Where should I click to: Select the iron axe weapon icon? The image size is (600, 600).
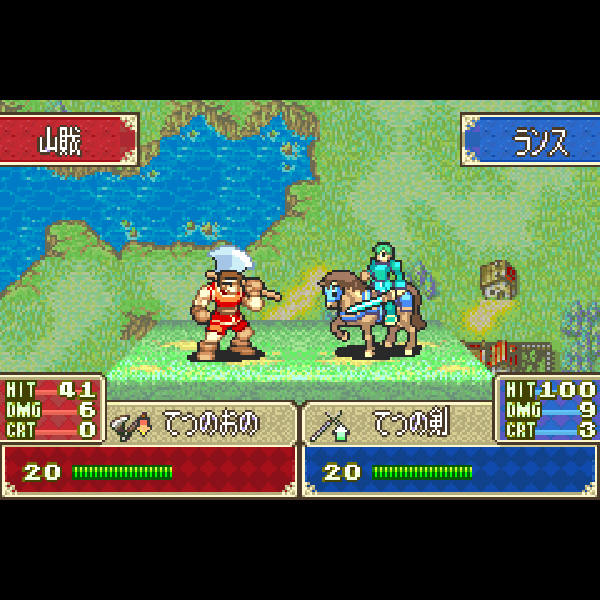click(131, 425)
